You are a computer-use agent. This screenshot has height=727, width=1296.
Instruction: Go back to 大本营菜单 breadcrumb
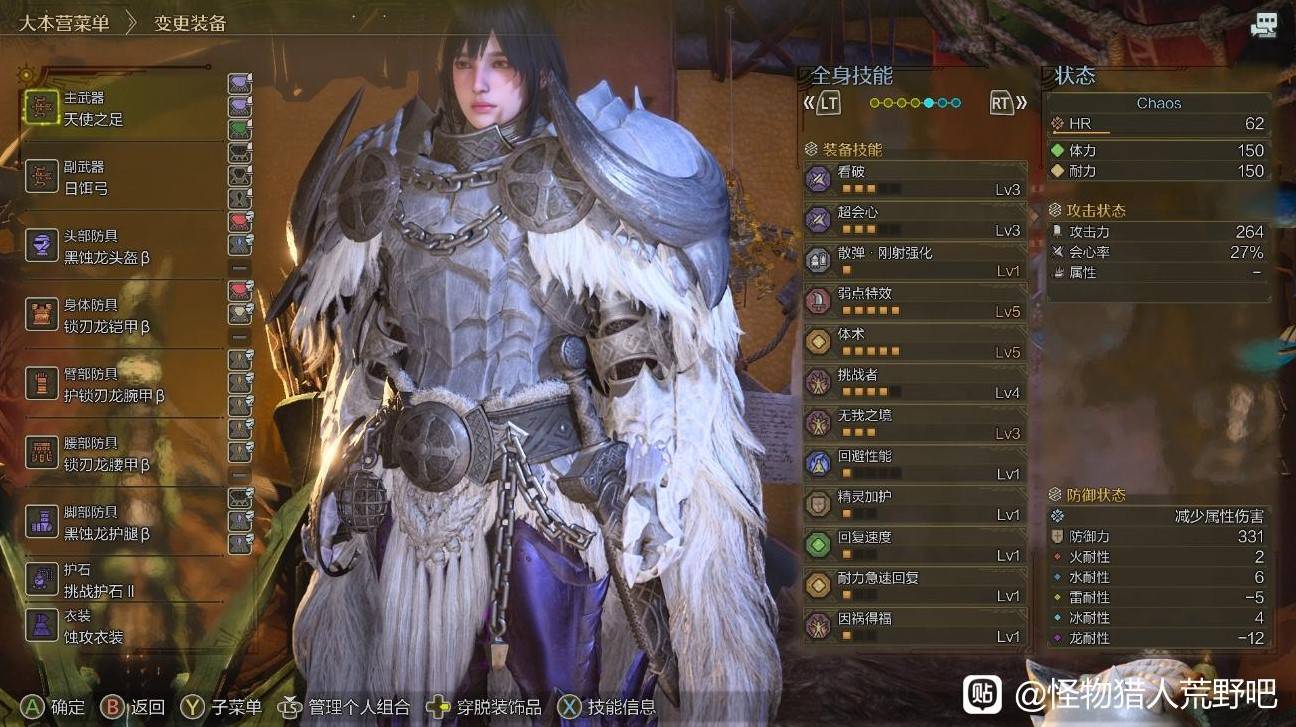pyautogui.click(x=64, y=23)
